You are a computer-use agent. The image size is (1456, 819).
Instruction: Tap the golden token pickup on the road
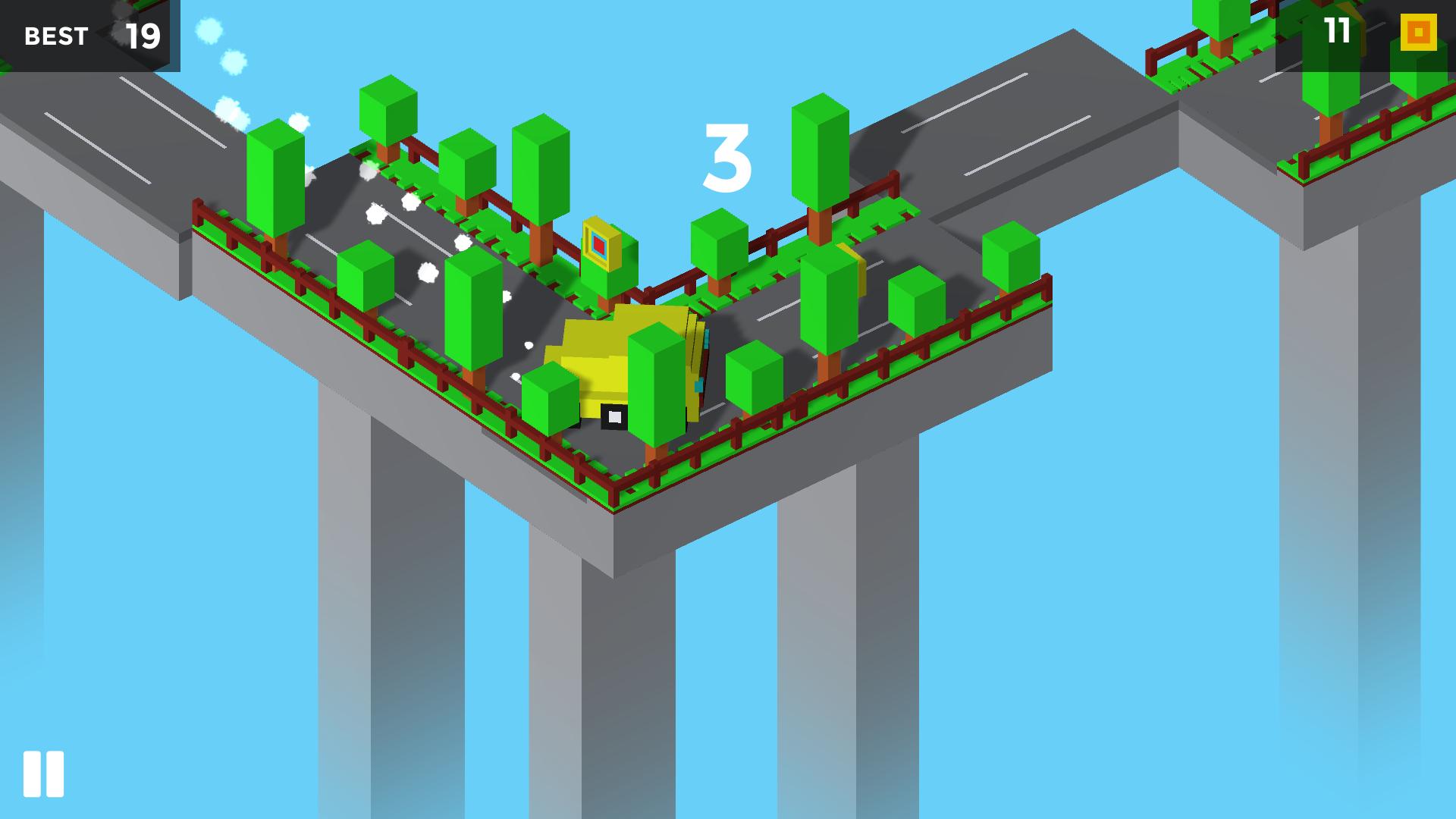[x=603, y=243]
